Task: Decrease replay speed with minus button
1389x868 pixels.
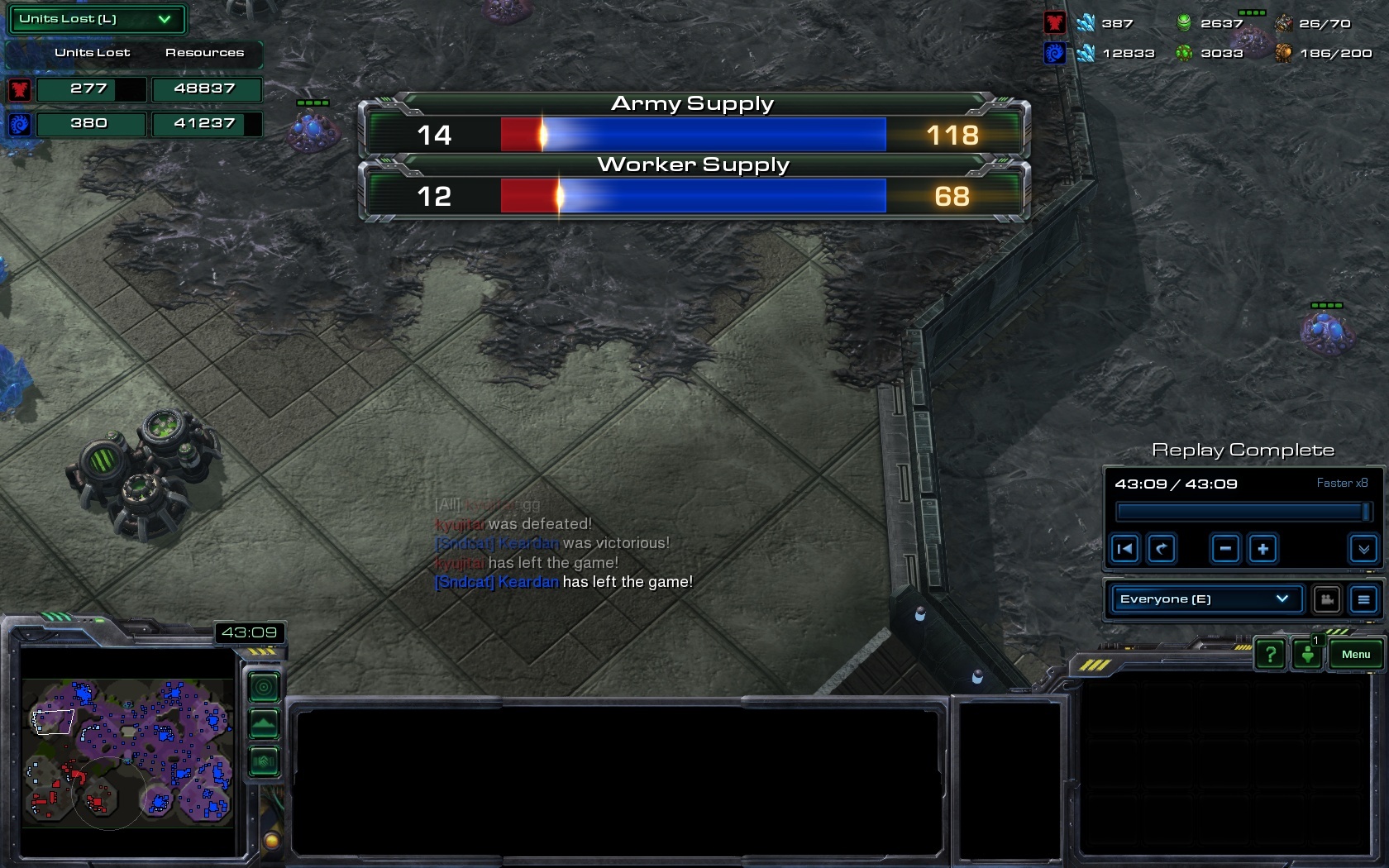Action: (1225, 549)
